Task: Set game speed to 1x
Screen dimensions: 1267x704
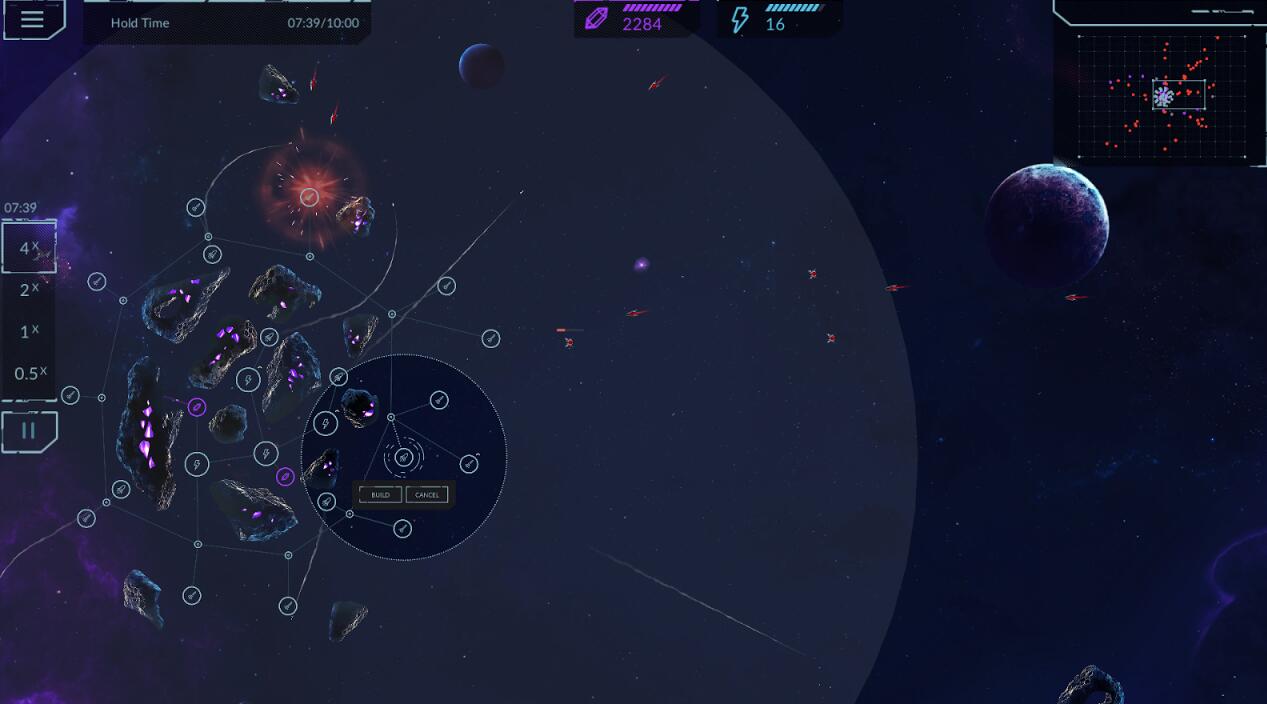Action: [29, 331]
